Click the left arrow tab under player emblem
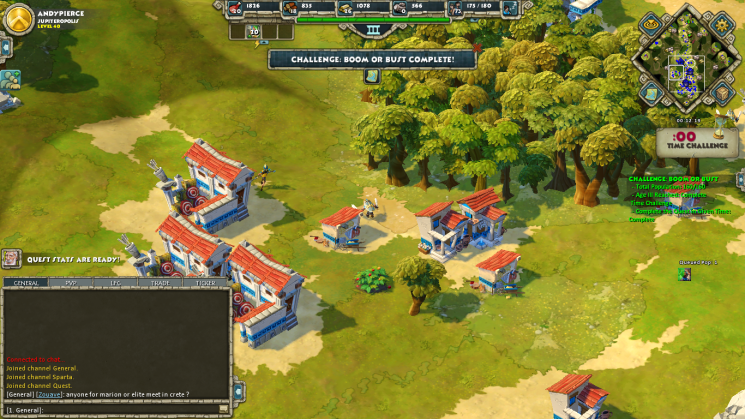The image size is (745, 419). pyautogui.click(x=5, y=46)
